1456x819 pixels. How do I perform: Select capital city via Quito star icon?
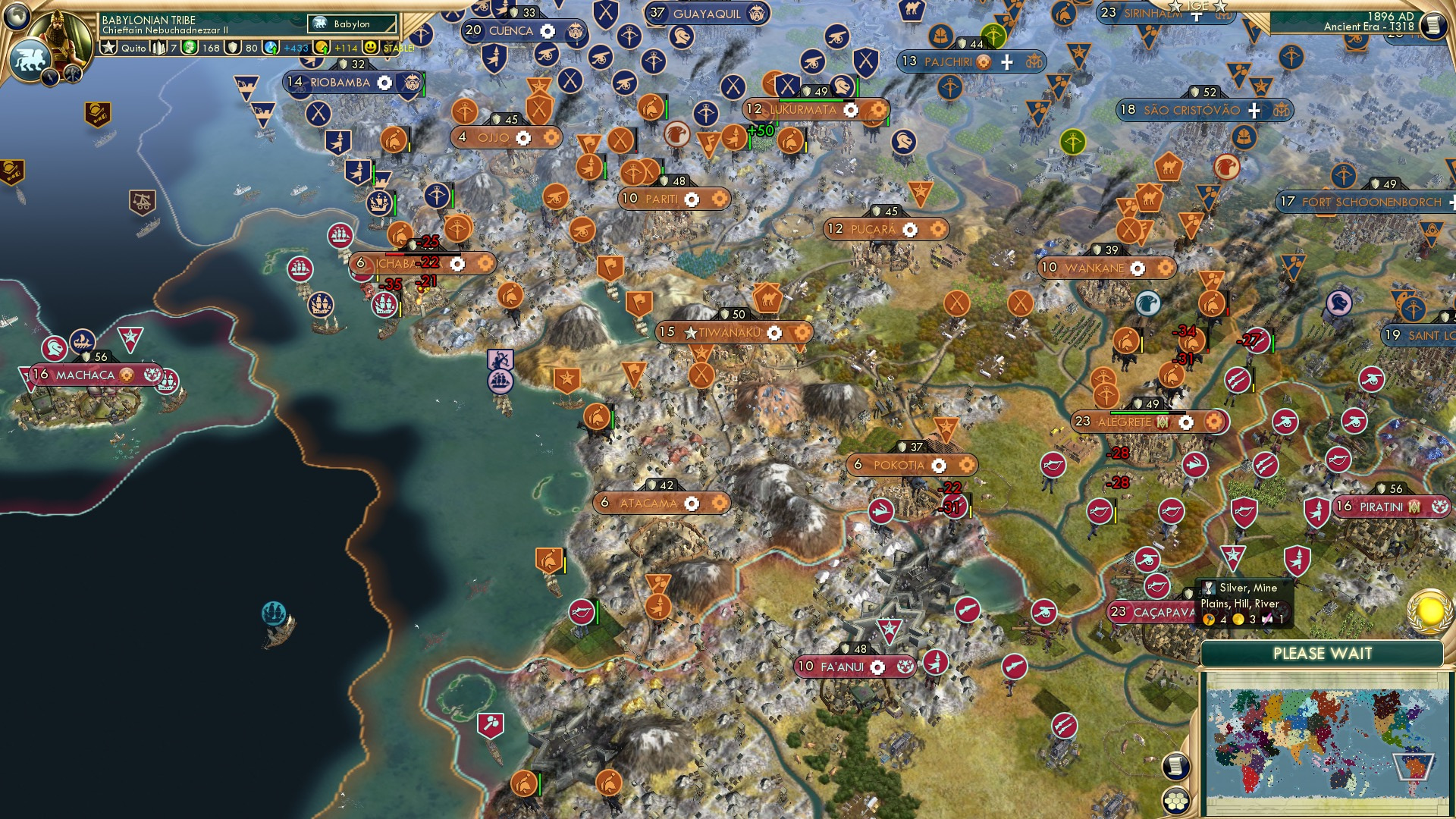tap(109, 47)
